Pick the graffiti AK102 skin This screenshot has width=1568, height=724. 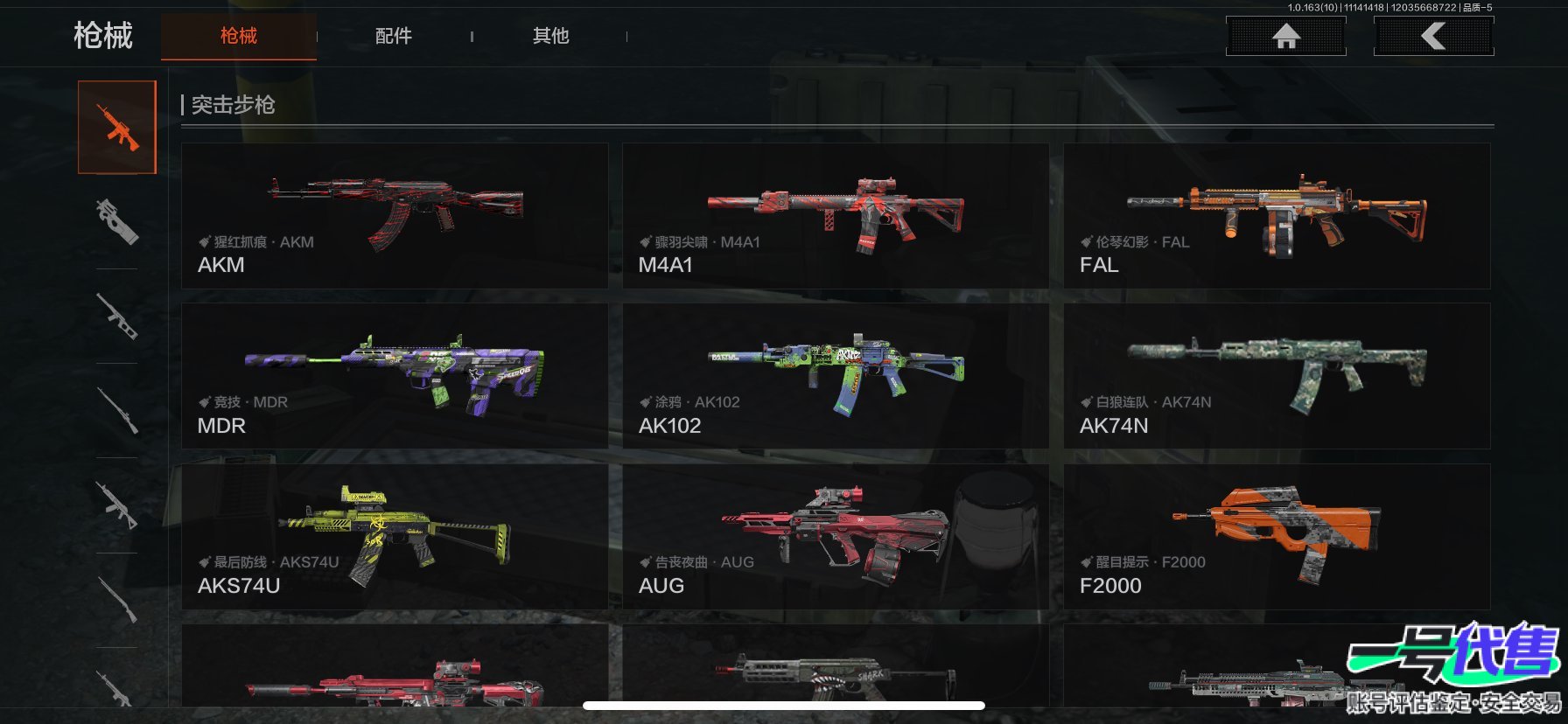[x=835, y=376]
